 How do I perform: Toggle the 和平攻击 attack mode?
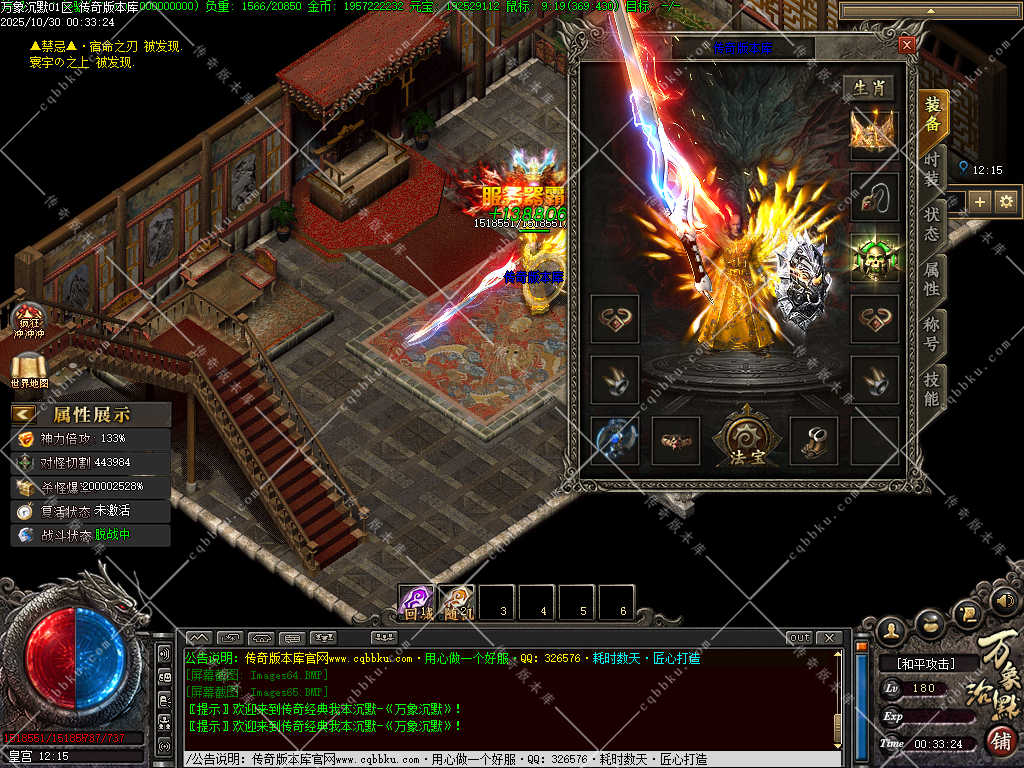925,663
